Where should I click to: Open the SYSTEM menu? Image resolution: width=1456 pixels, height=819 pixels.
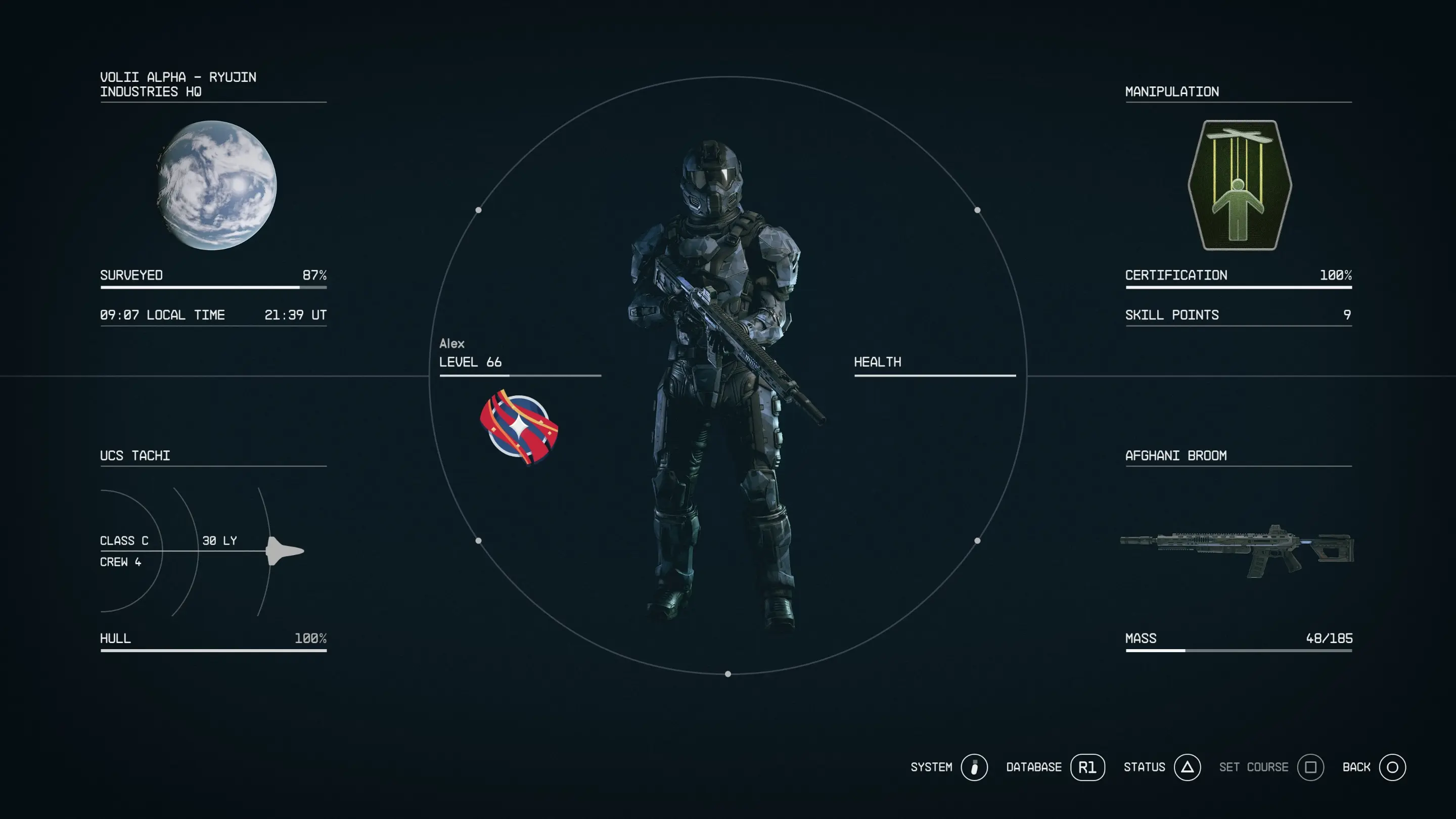pyautogui.click(x=931, y=767)
